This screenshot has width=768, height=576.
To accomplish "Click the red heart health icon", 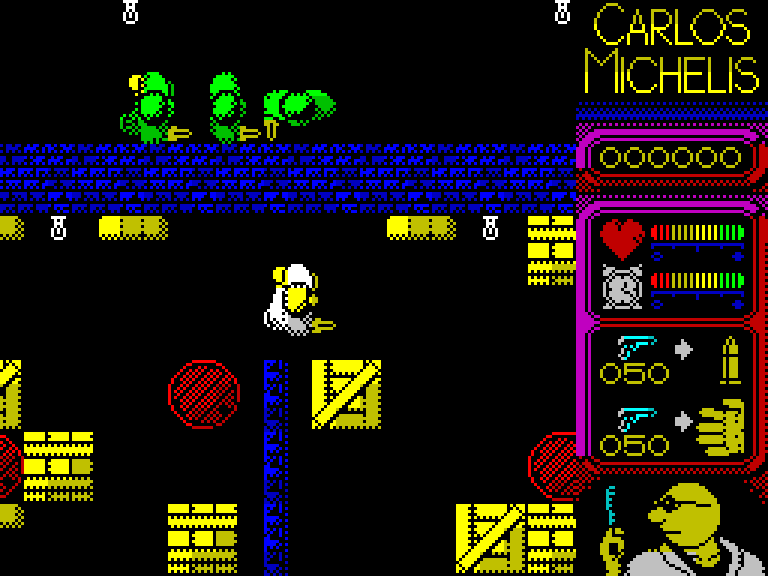I will [x=622, y=238].
